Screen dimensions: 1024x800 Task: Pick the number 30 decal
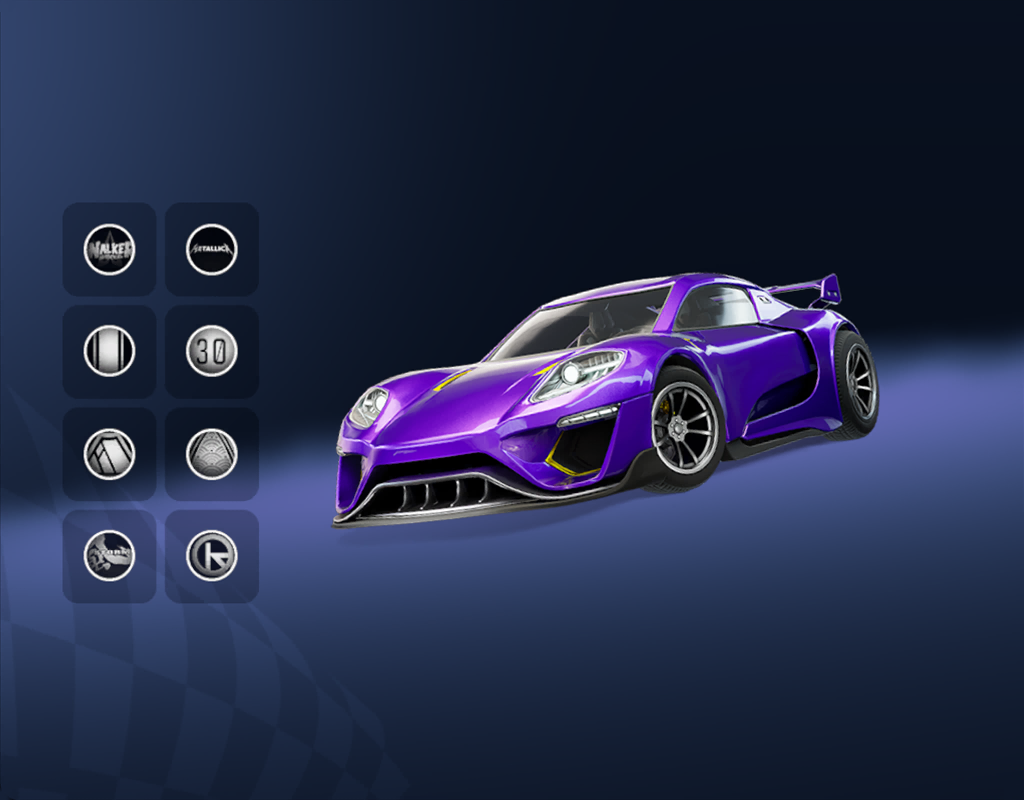point(212,351)
